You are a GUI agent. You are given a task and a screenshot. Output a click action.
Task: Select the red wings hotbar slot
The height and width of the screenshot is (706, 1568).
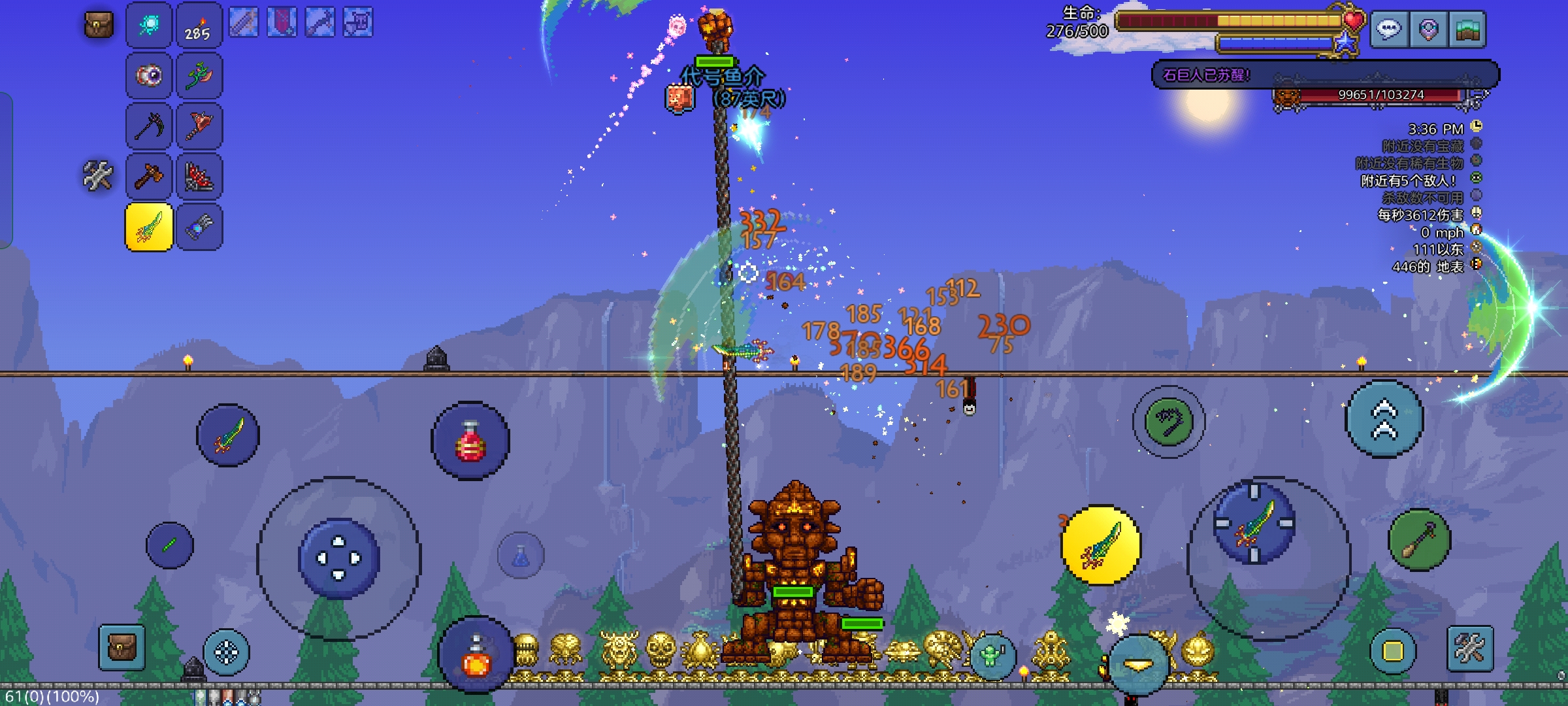point(199,176)
